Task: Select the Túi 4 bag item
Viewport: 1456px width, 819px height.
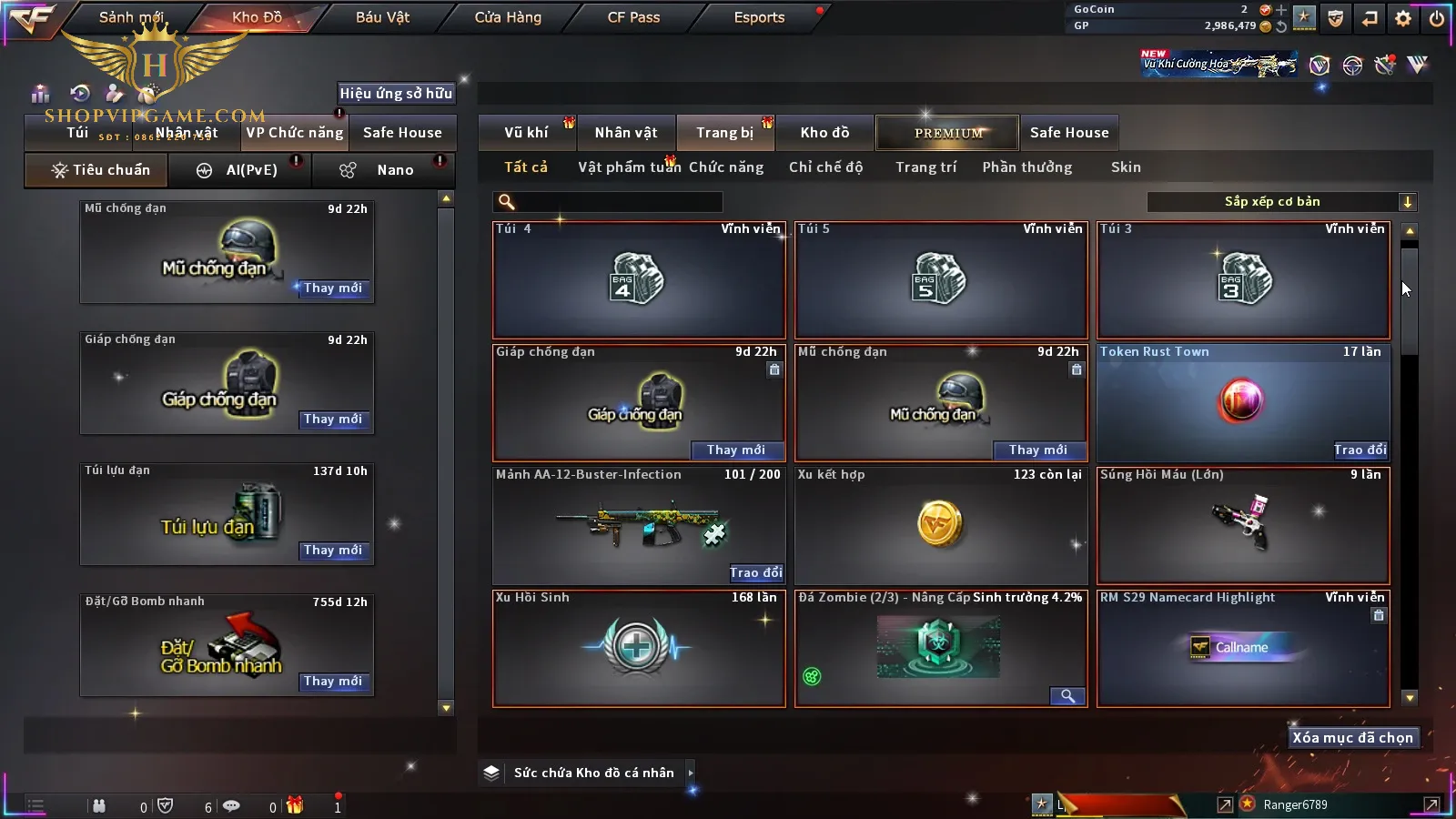Action: [639, 279]
